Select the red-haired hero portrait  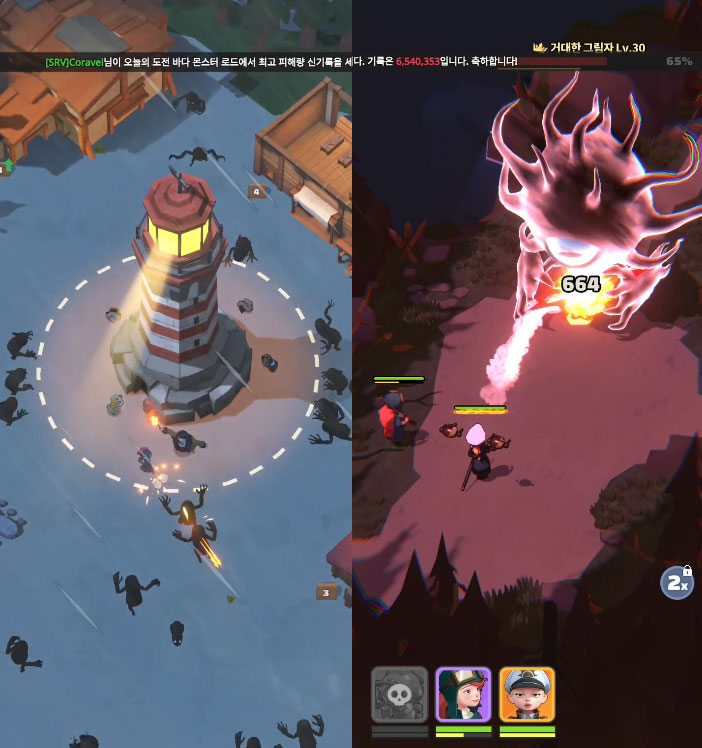463,694
